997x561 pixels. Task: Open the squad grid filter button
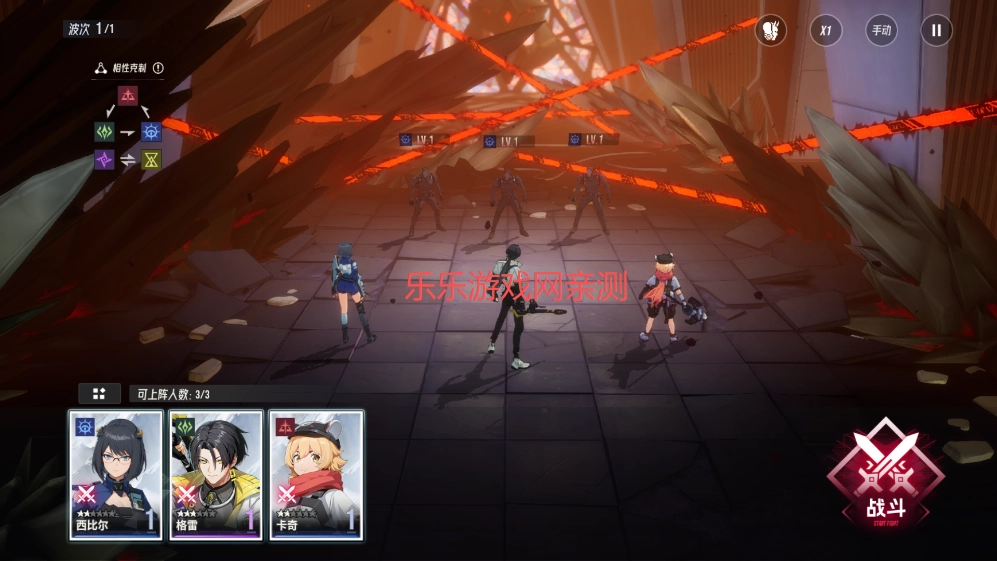pyautogui.click(x=99, y=394)
